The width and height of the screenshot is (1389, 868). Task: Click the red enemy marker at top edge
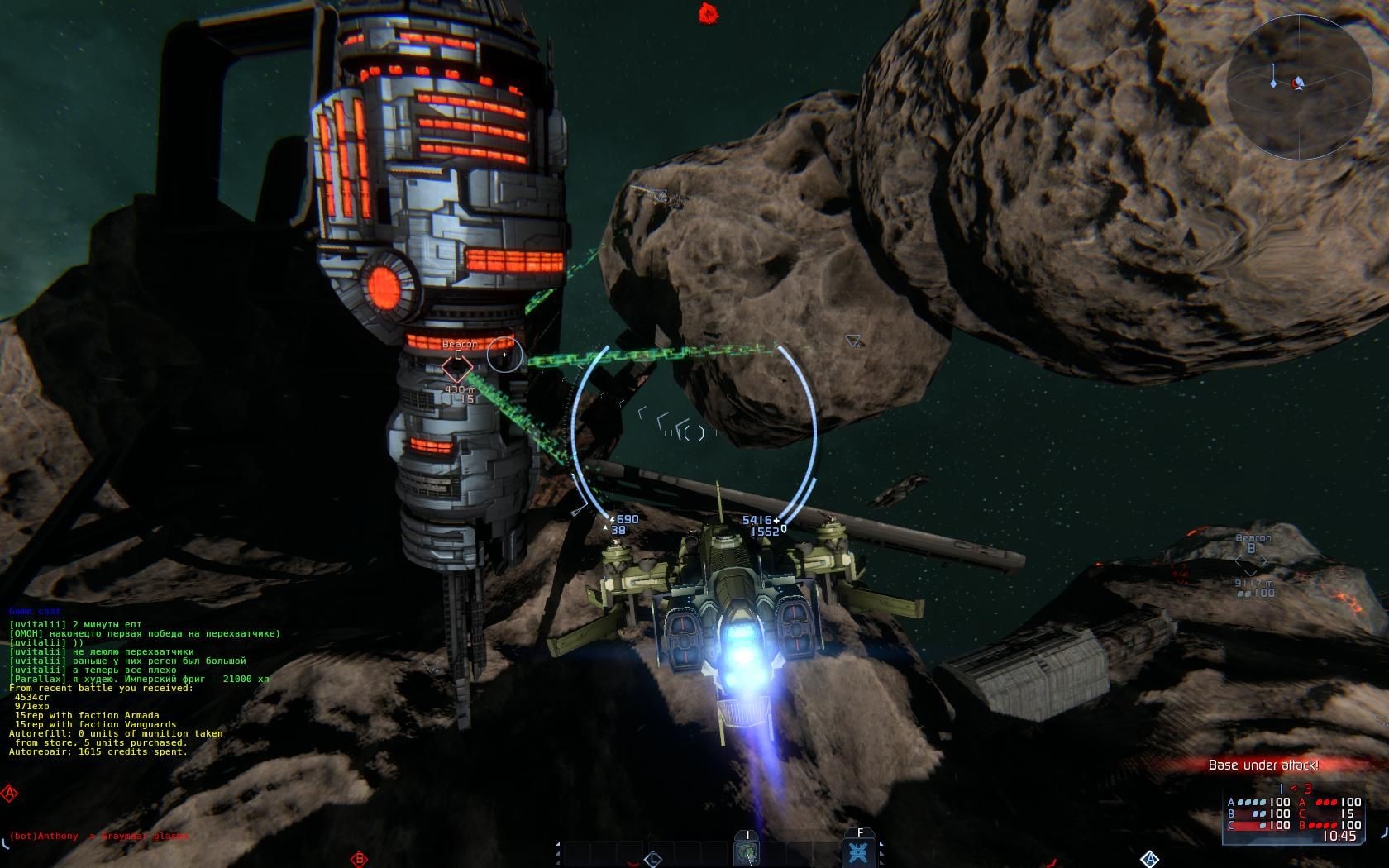click(707, 12)
